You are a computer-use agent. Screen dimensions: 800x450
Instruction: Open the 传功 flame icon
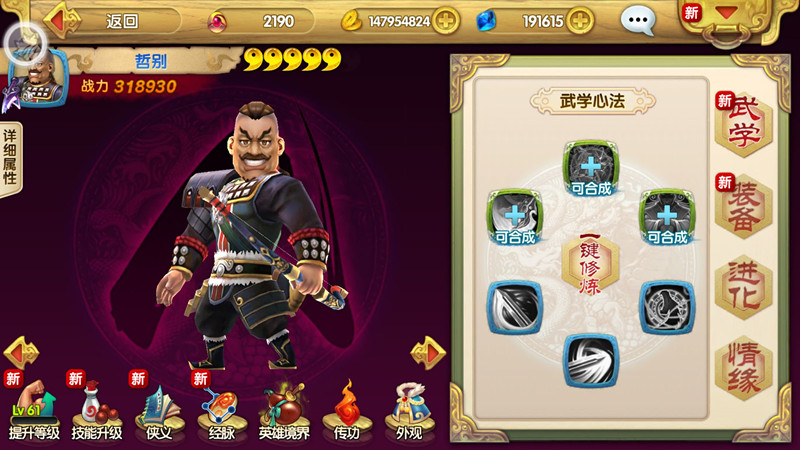click(346, 410)
